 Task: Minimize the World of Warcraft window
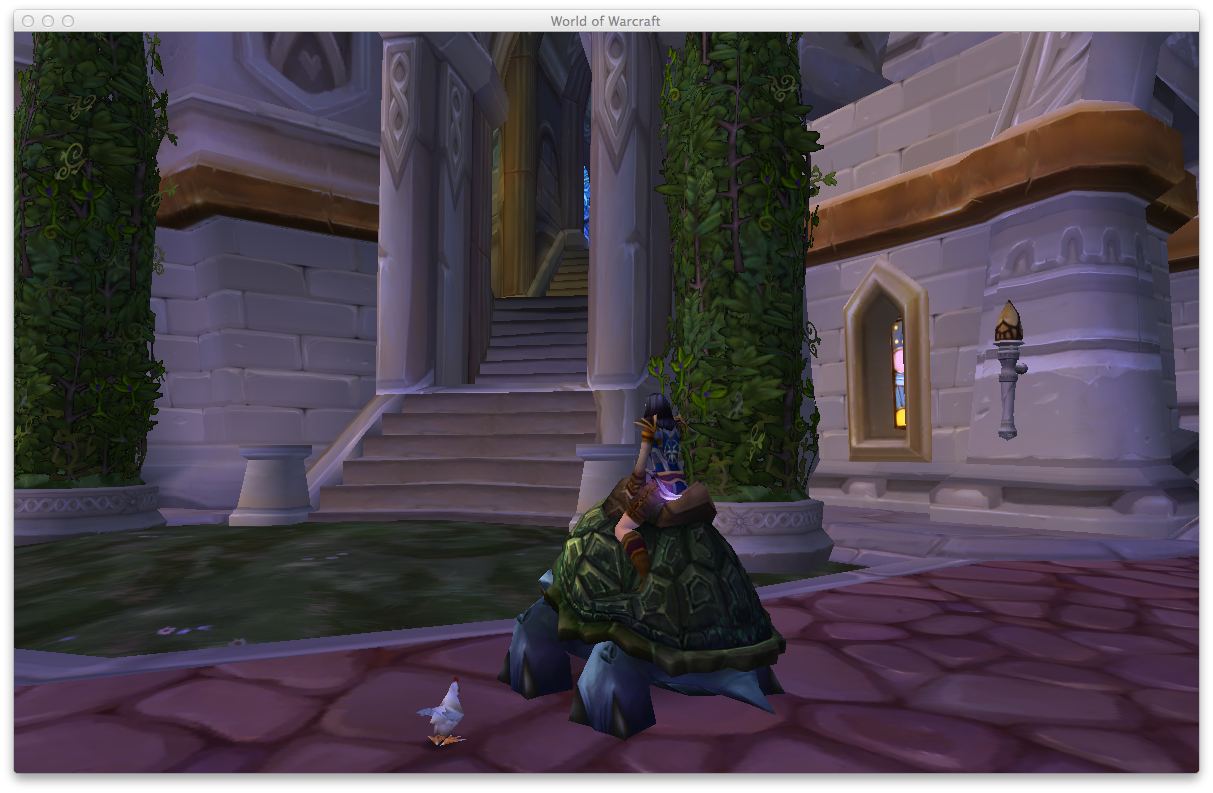(48, 21)
